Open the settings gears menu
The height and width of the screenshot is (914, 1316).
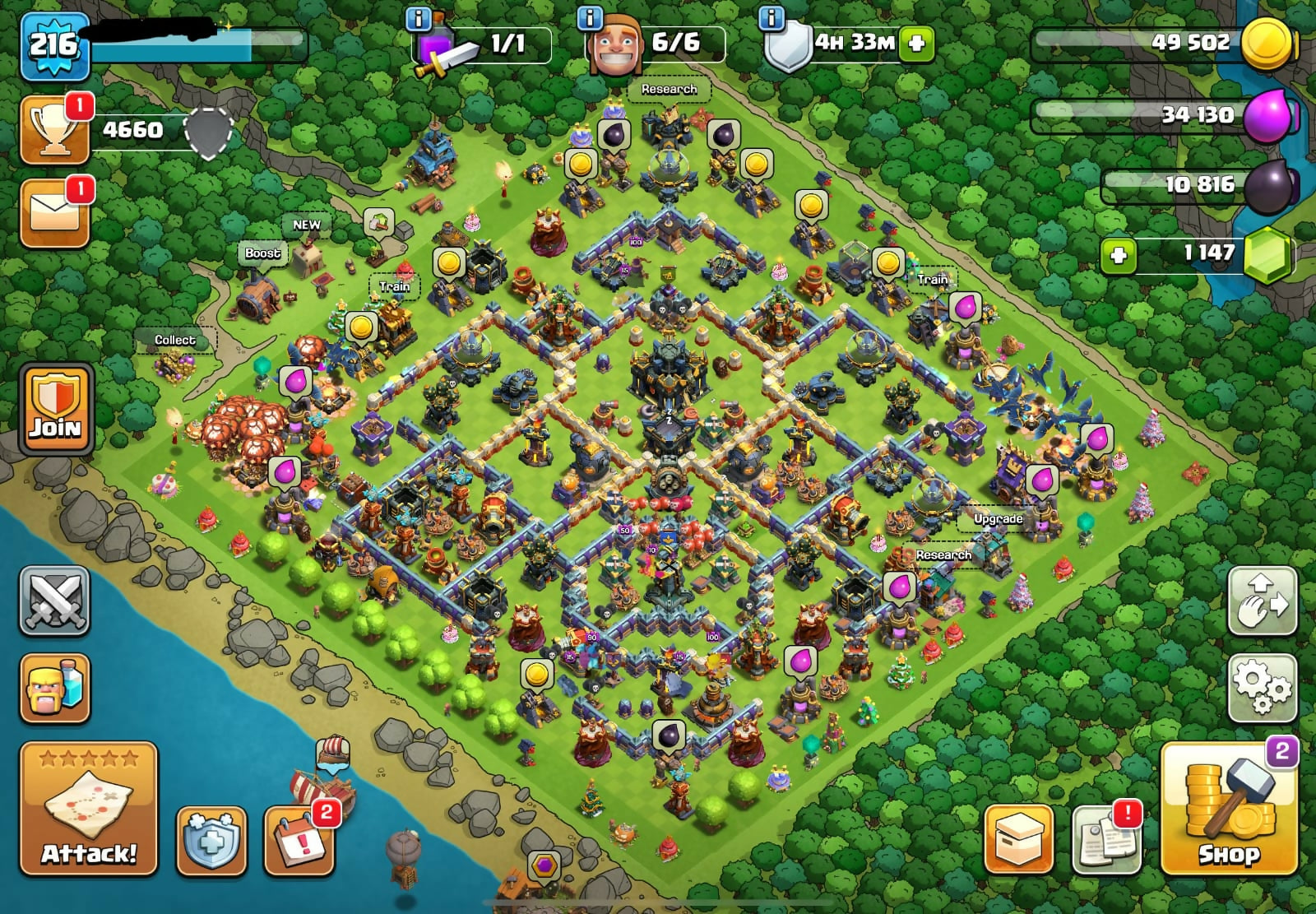click(1263, 688)
